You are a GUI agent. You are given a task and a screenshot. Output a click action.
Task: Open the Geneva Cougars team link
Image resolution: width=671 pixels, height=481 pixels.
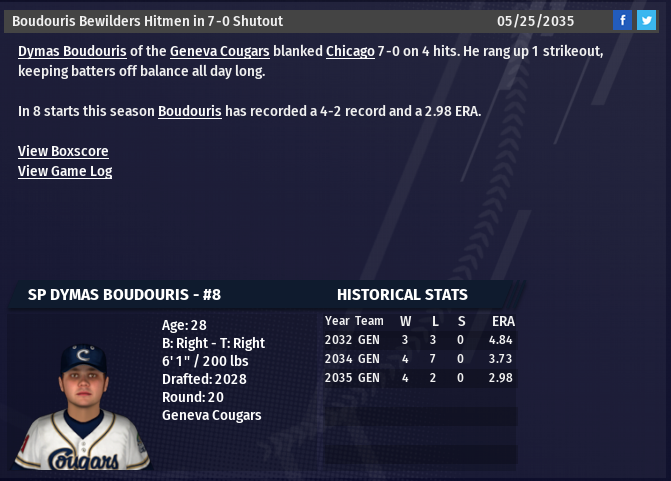[x=219, y=51]
